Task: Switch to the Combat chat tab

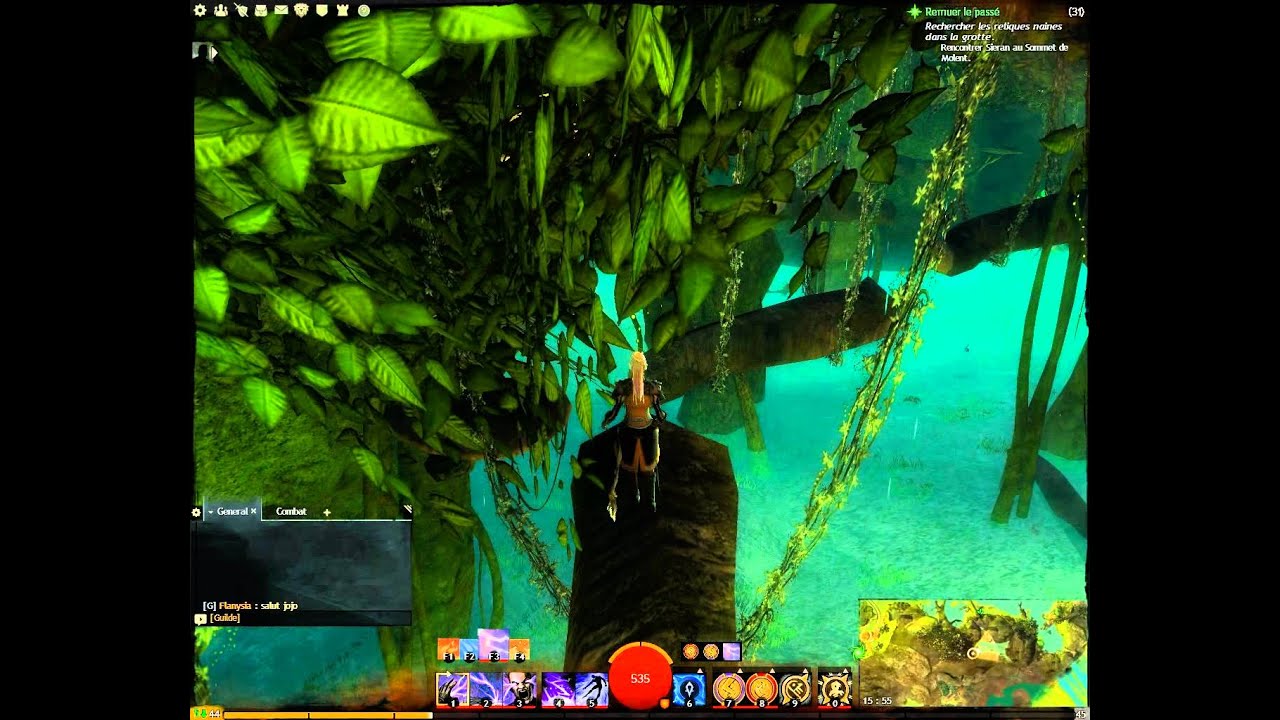Action: click(x=291, y=511)
